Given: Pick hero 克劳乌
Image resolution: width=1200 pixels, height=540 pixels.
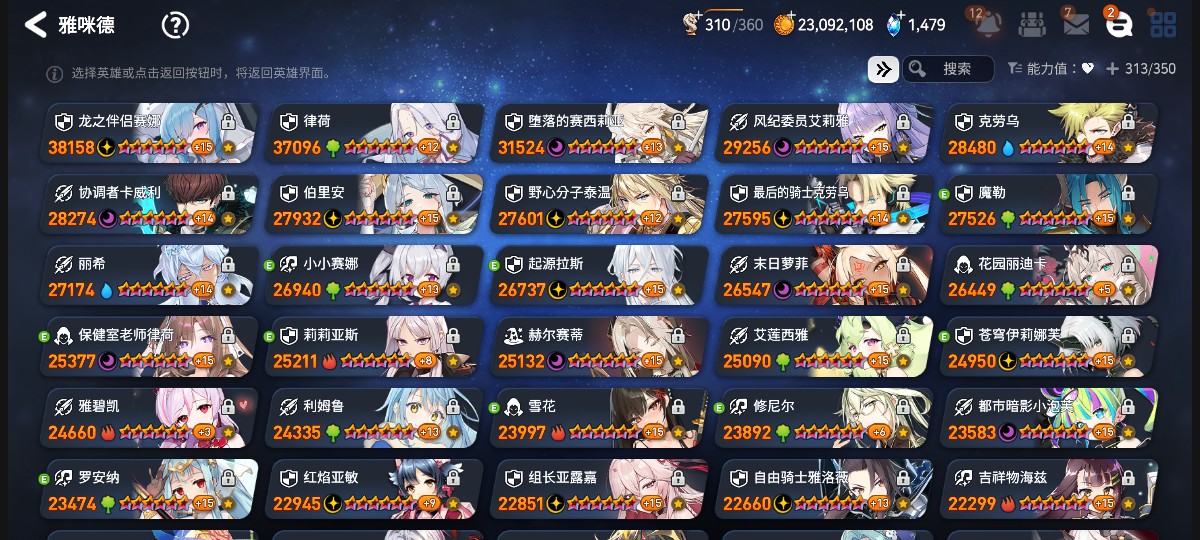Looking at the screenshot, I should click(1048, 134).
